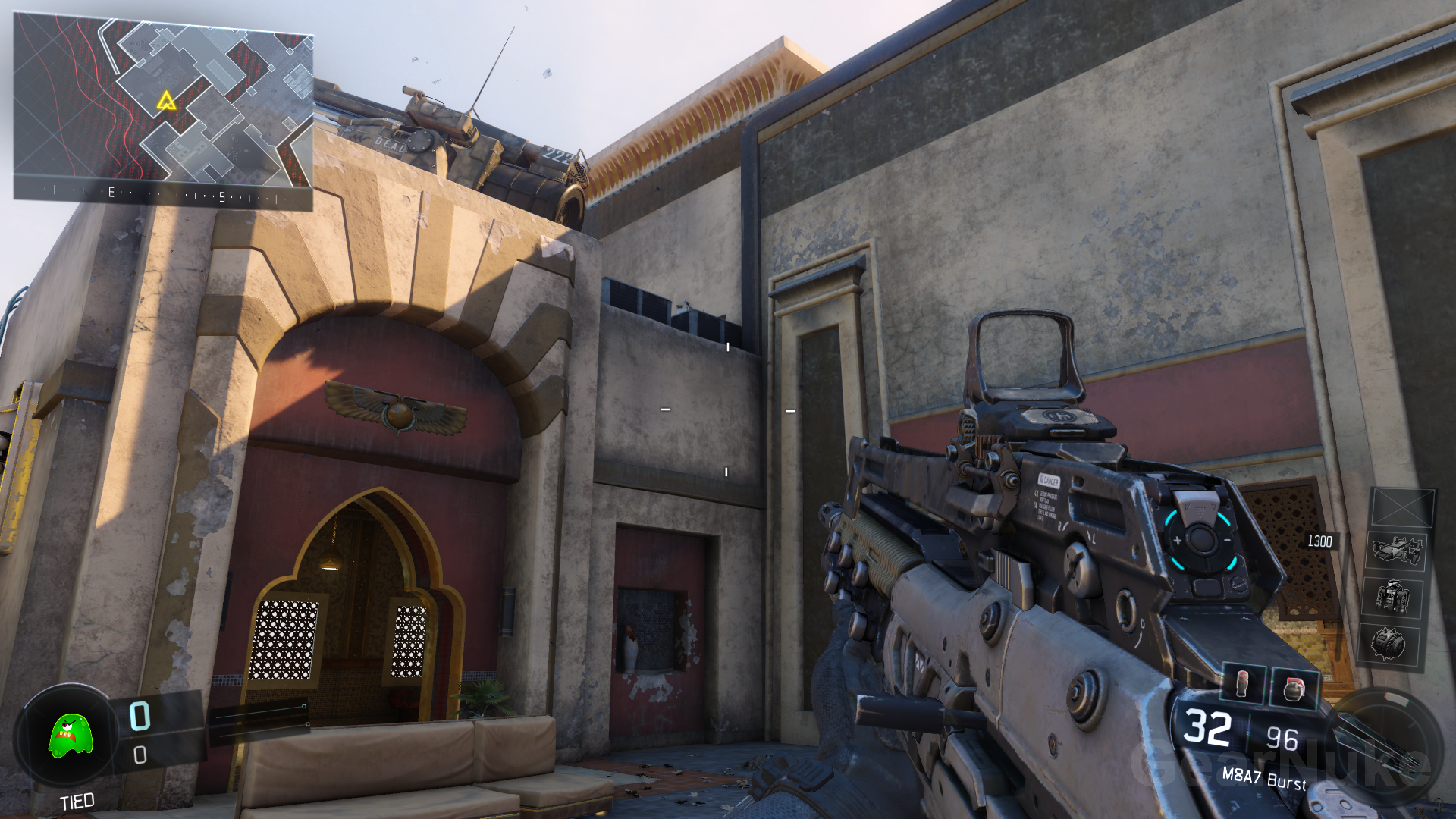Choose the robot scorestreak icon
Screen dimensions: 1456x819
1394,596
